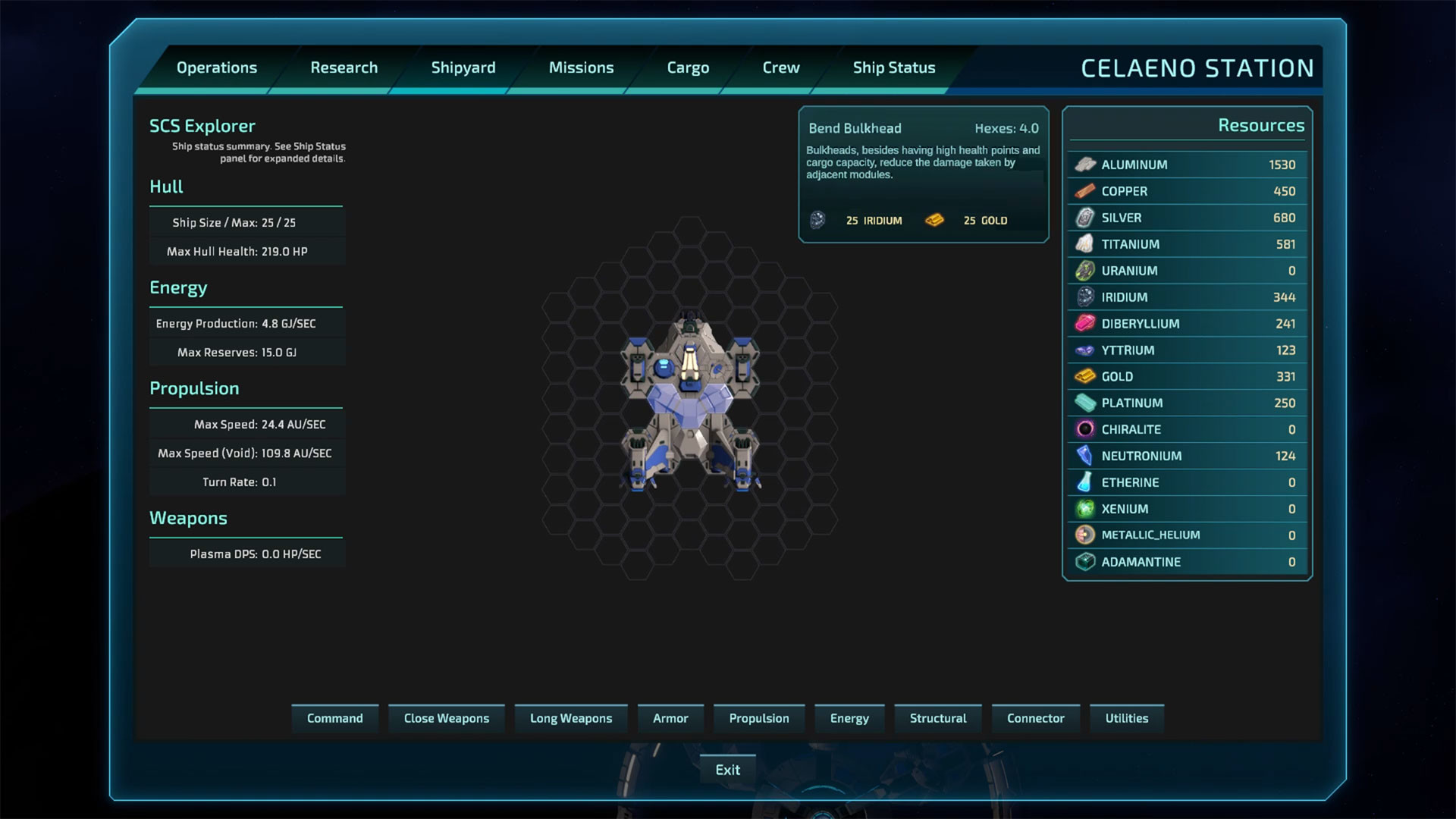The width and height of the screenshot is (1456, 819).
Task: Select the Diberyllium crystal icon
Action: pos(1086,323)
